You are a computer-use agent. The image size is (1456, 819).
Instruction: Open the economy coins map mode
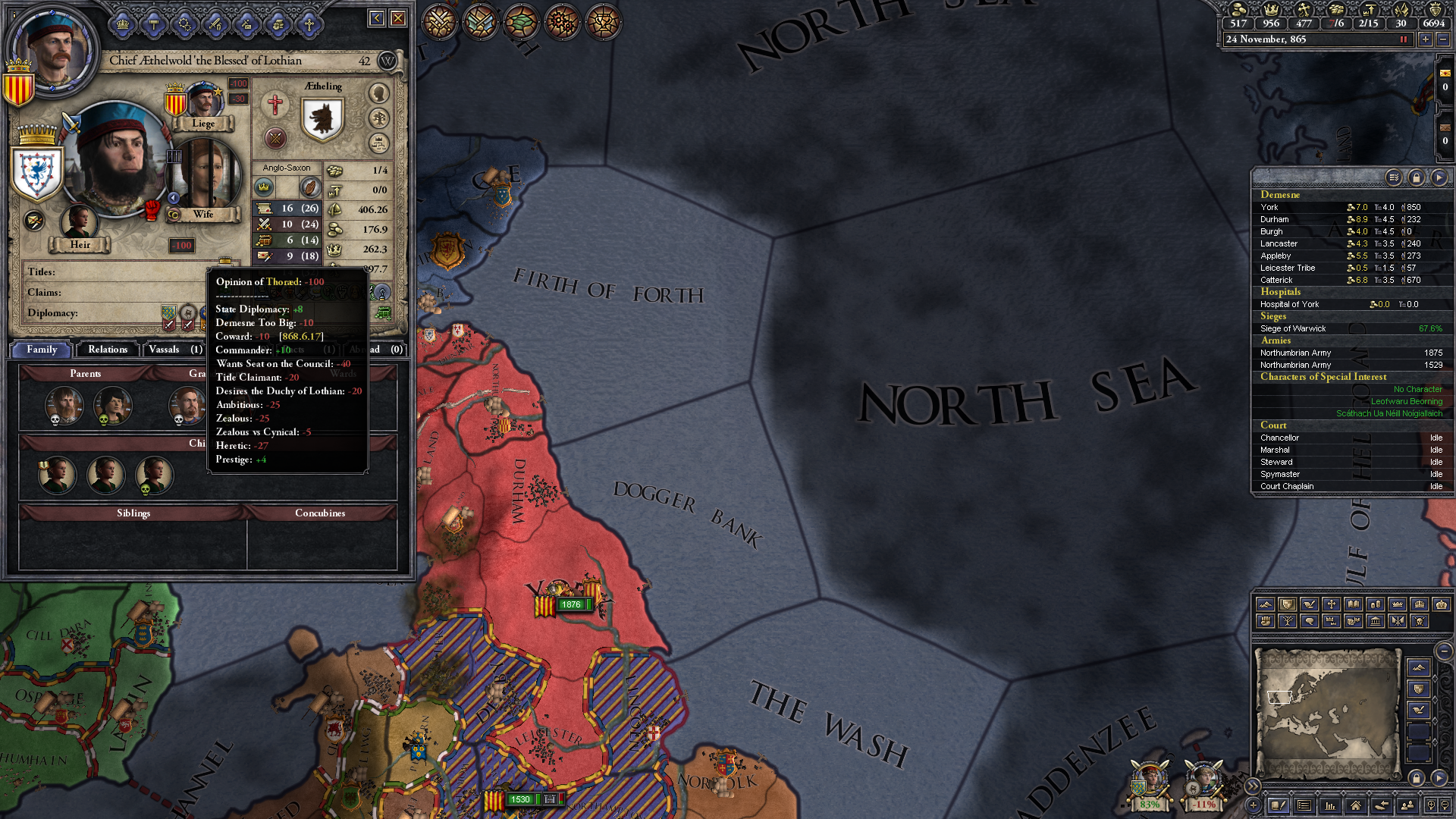(1376, 604)
